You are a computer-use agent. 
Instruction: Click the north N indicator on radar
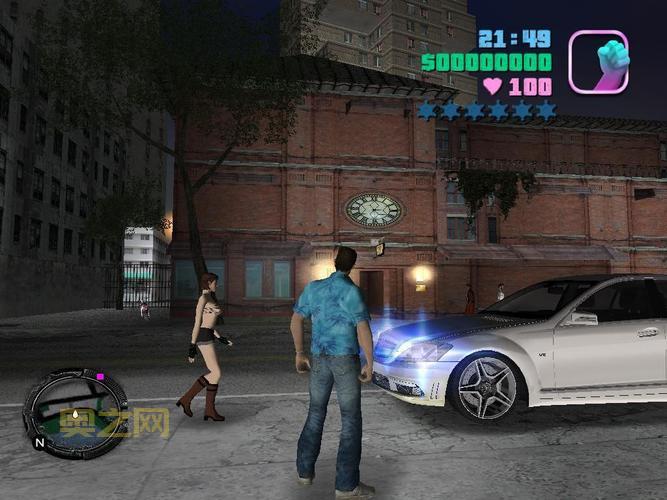pyautogui.click(x=39, y=441)
